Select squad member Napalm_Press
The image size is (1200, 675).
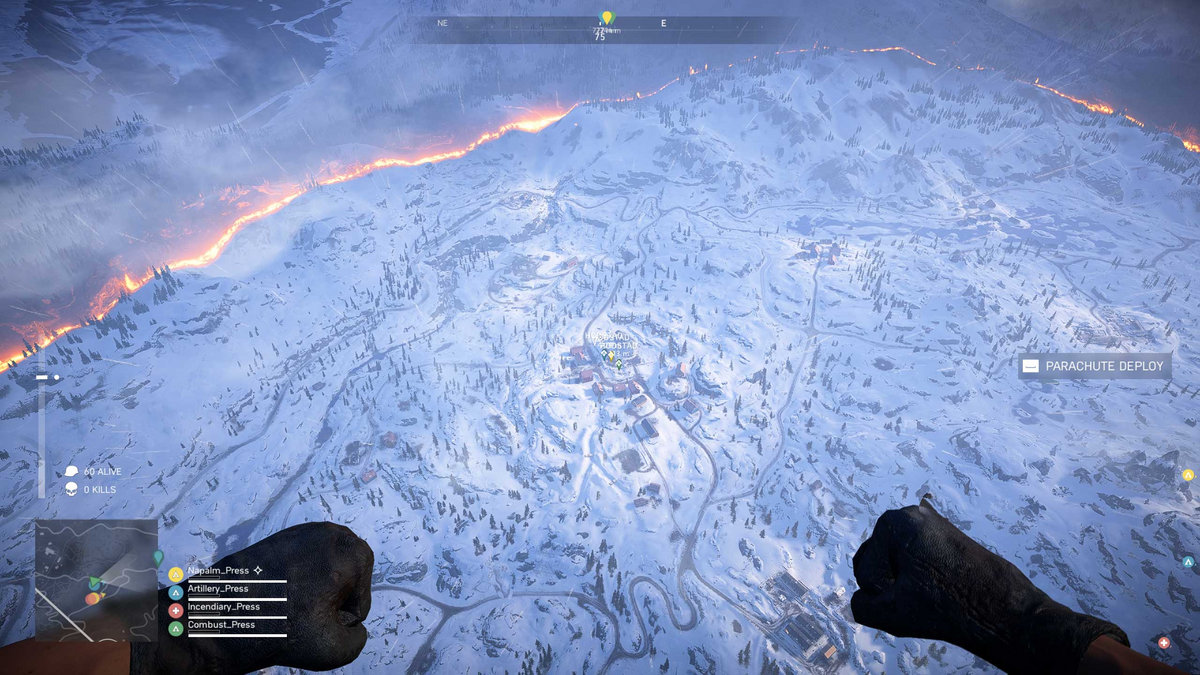tap(218, 571)
